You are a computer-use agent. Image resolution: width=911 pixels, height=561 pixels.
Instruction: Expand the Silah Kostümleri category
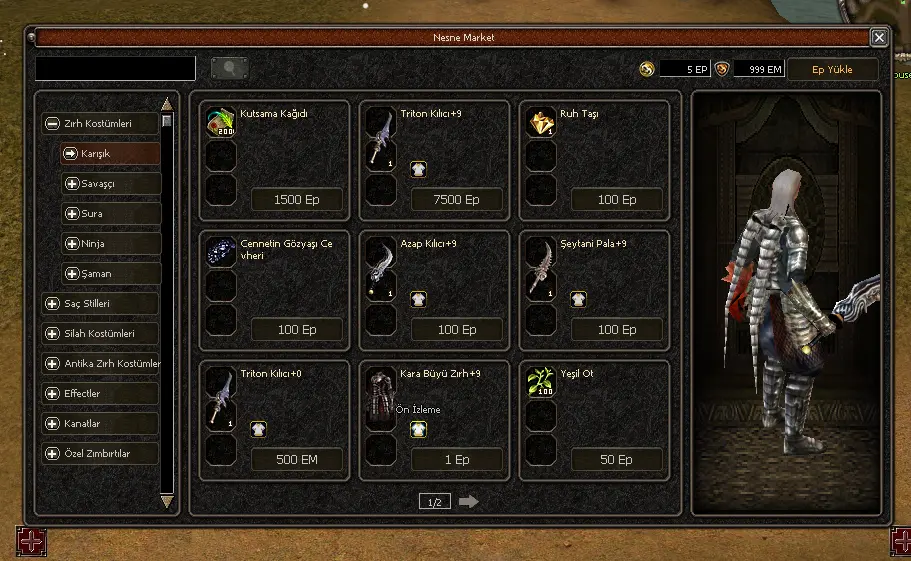coord(101,333)
